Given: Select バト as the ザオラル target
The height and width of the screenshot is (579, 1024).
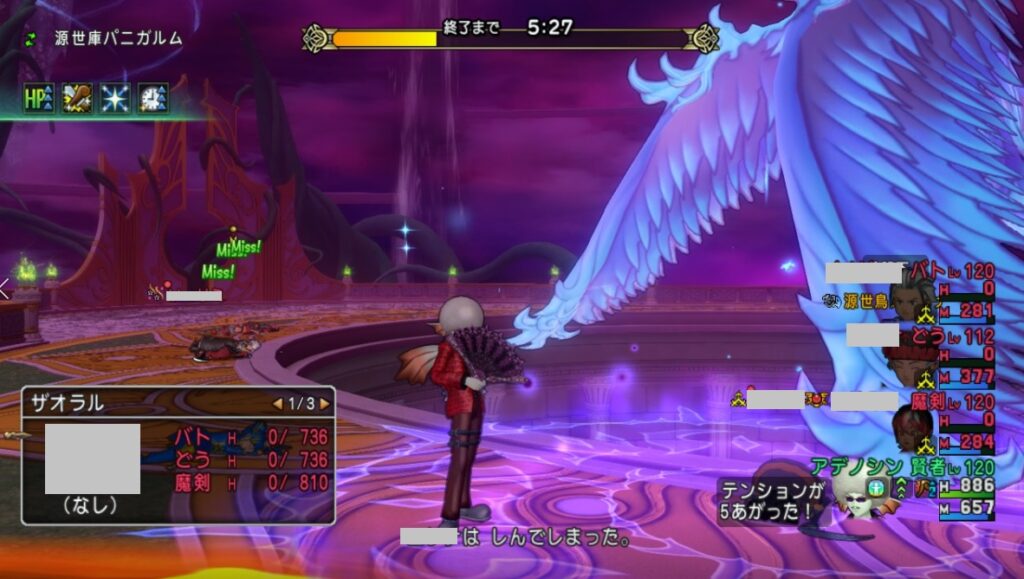Looking at the screenshot, I should [250, 438].
